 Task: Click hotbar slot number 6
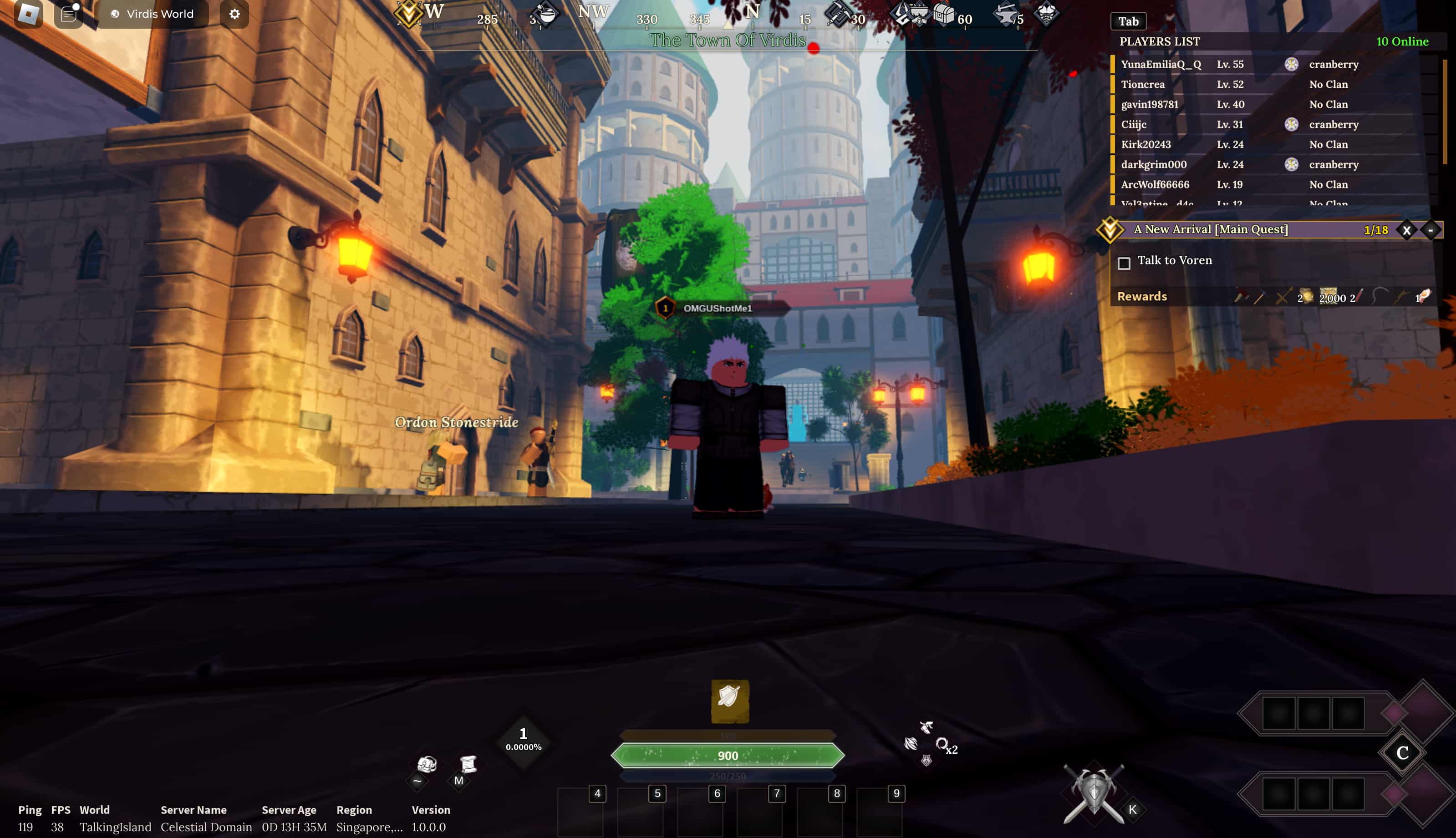(717, 793)
